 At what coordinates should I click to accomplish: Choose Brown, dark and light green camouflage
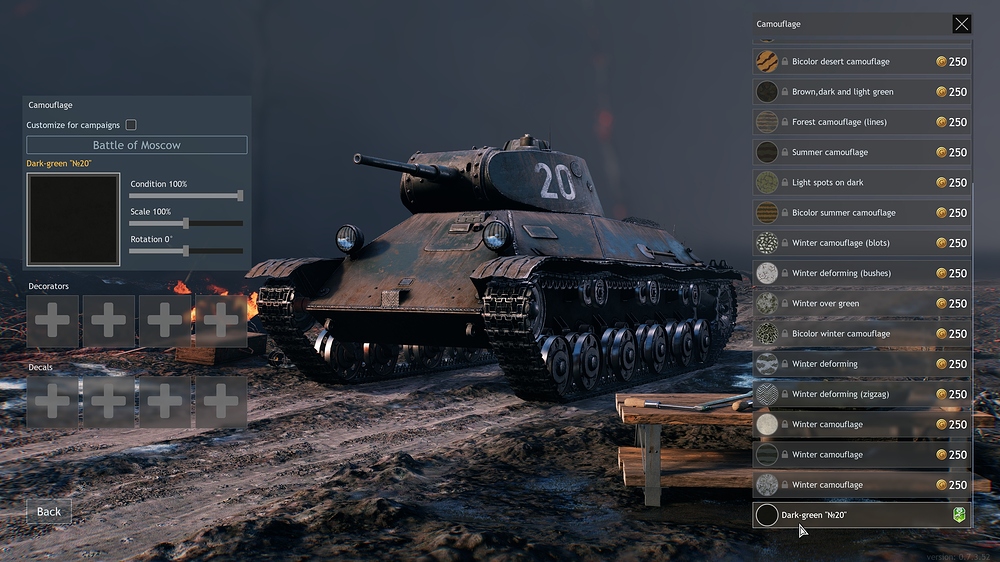[861, 92]
